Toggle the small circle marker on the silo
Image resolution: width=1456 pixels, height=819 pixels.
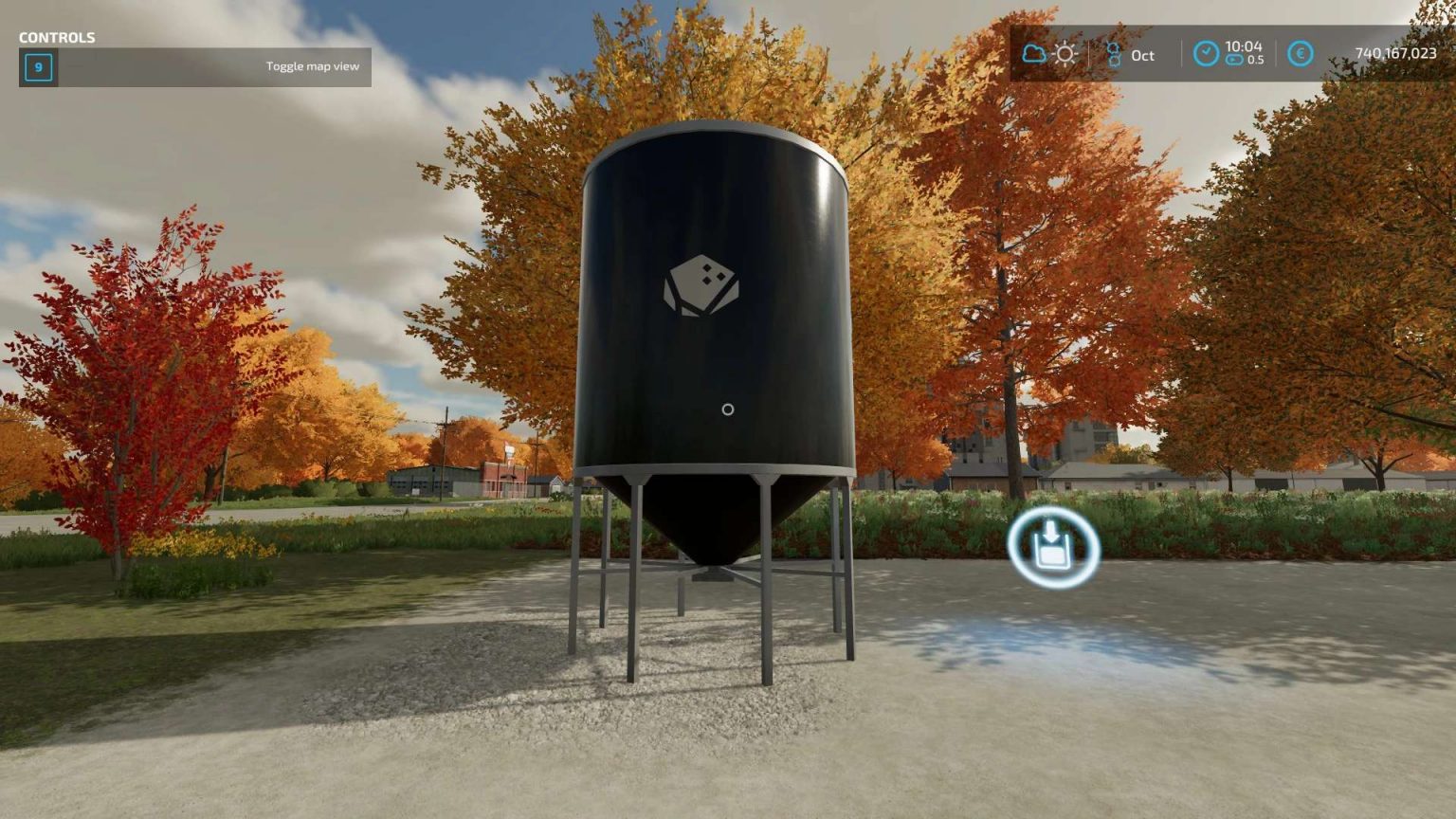coord(727,409)
